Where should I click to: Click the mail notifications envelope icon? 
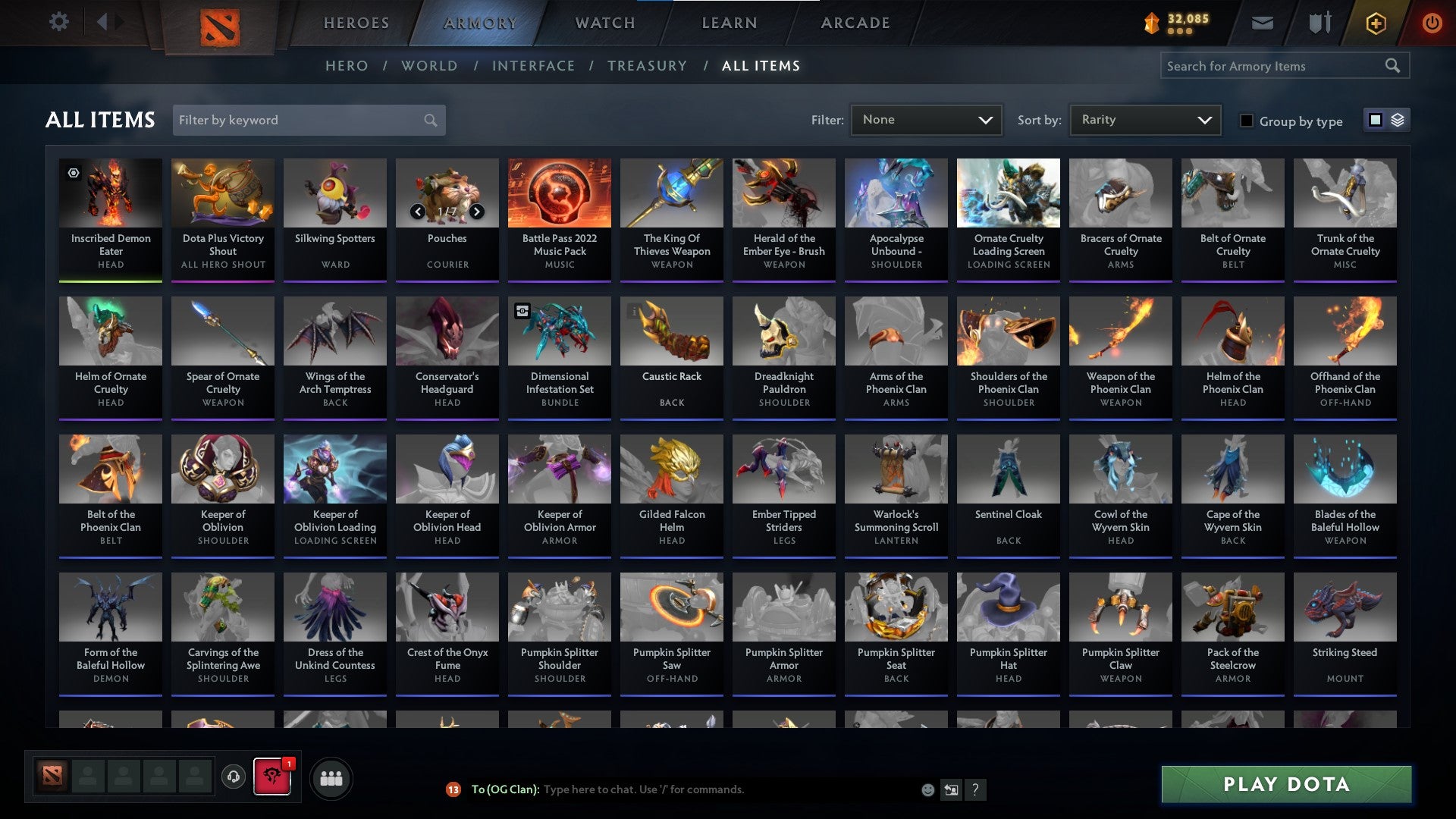[x=1263, y=23]
